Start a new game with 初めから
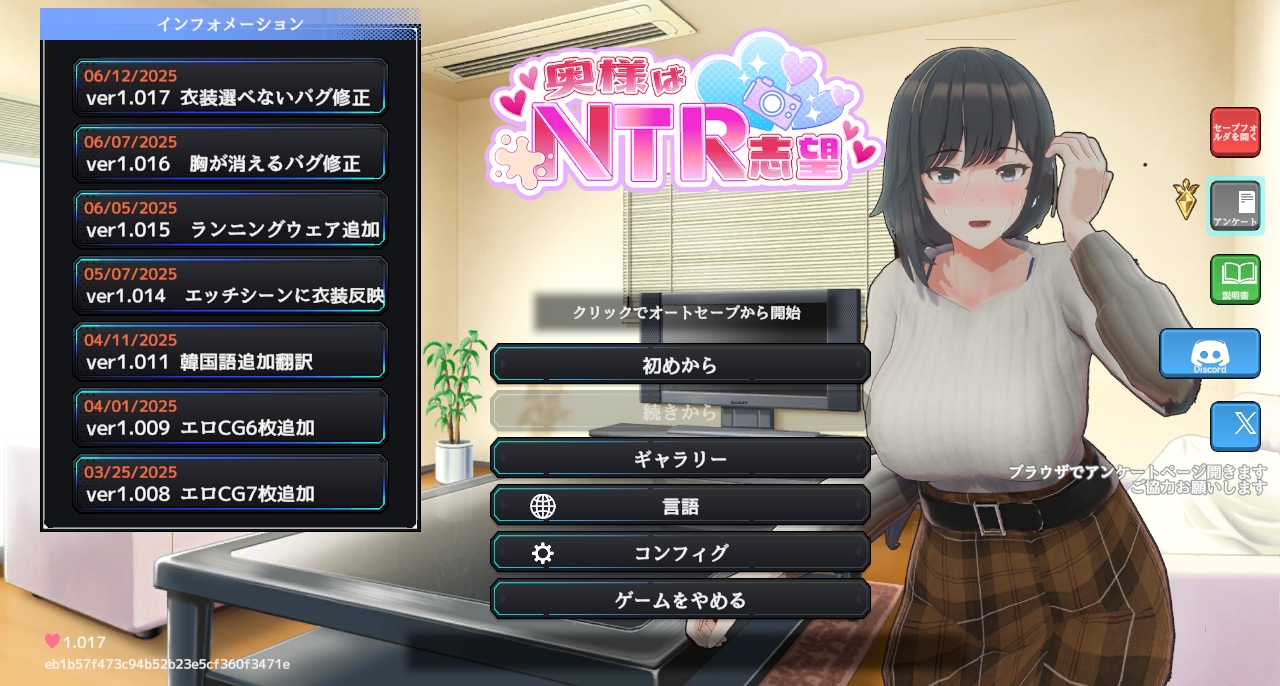Image resolution: width=1280 pixels, height=686 pixels. click(x=680, y=365)
